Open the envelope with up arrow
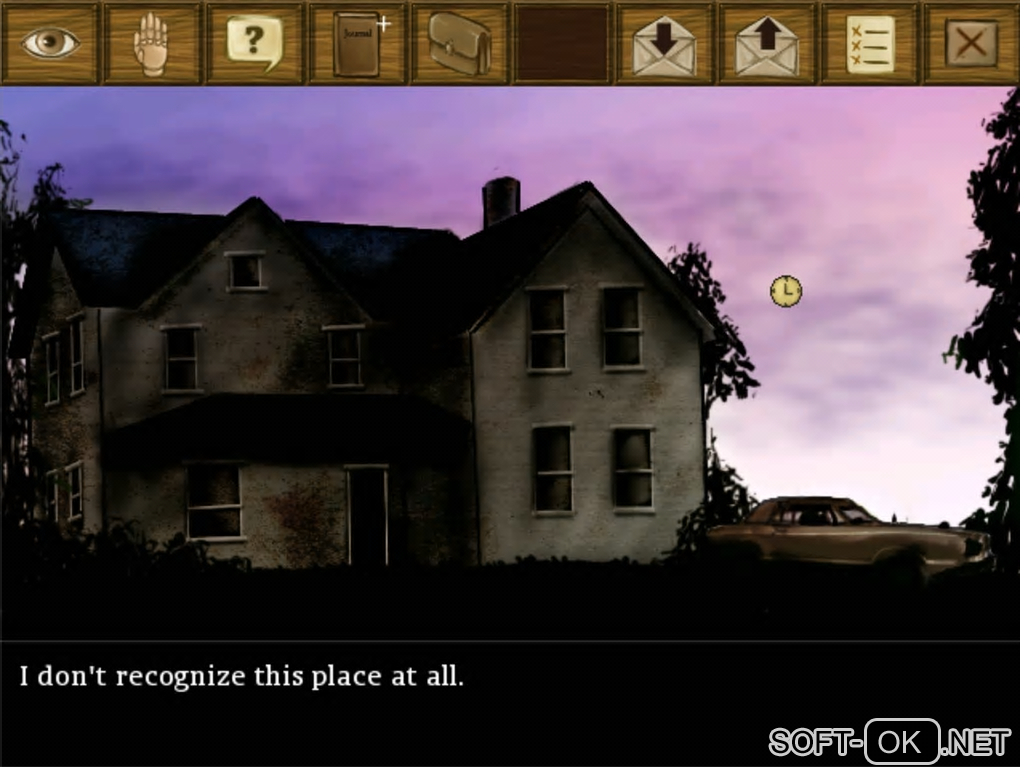Image resolution: width=1020 pixels, height=767 pixels. [x=767, y=43]
